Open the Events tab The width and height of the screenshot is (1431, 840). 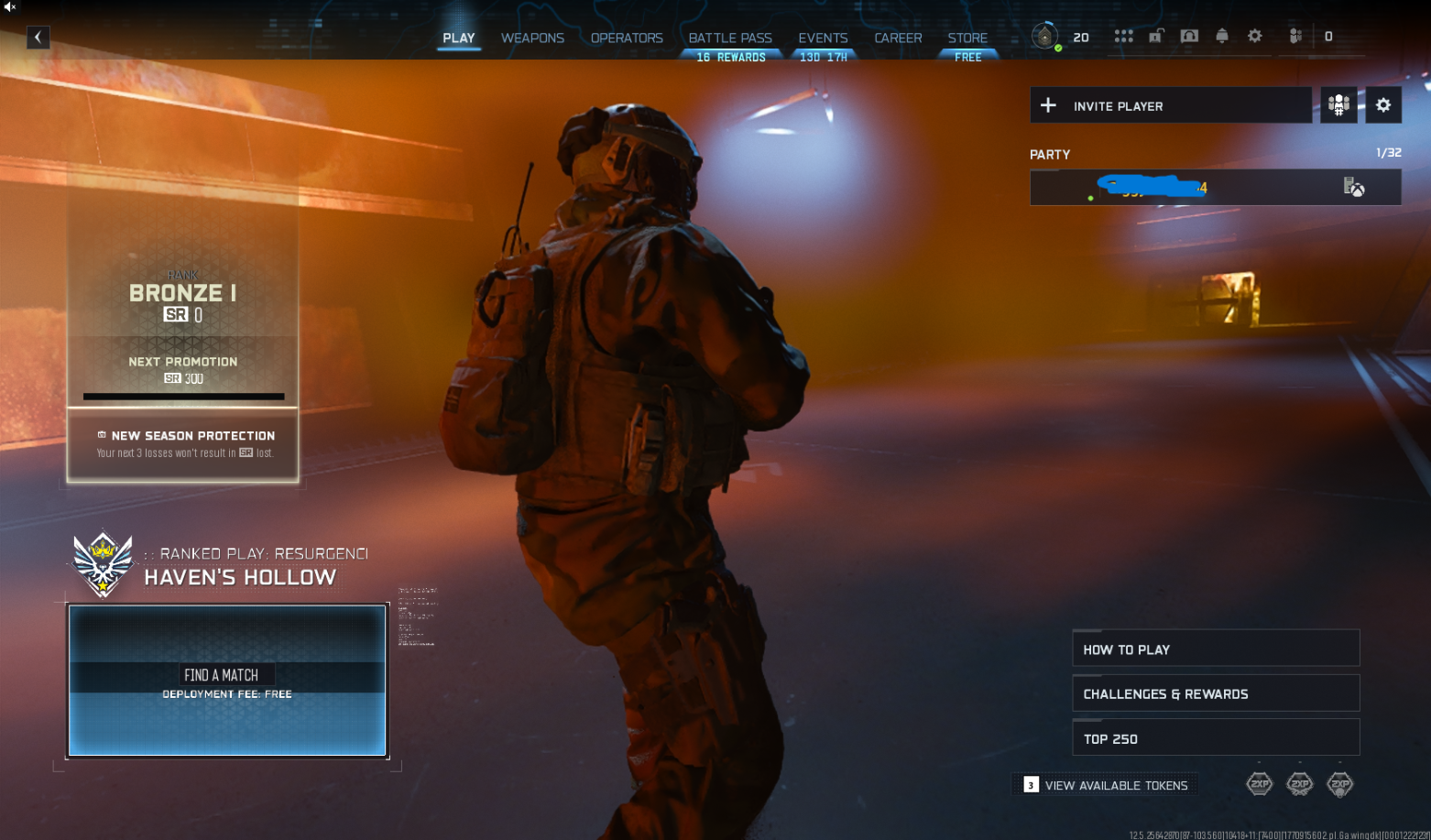tap(823, 38)
